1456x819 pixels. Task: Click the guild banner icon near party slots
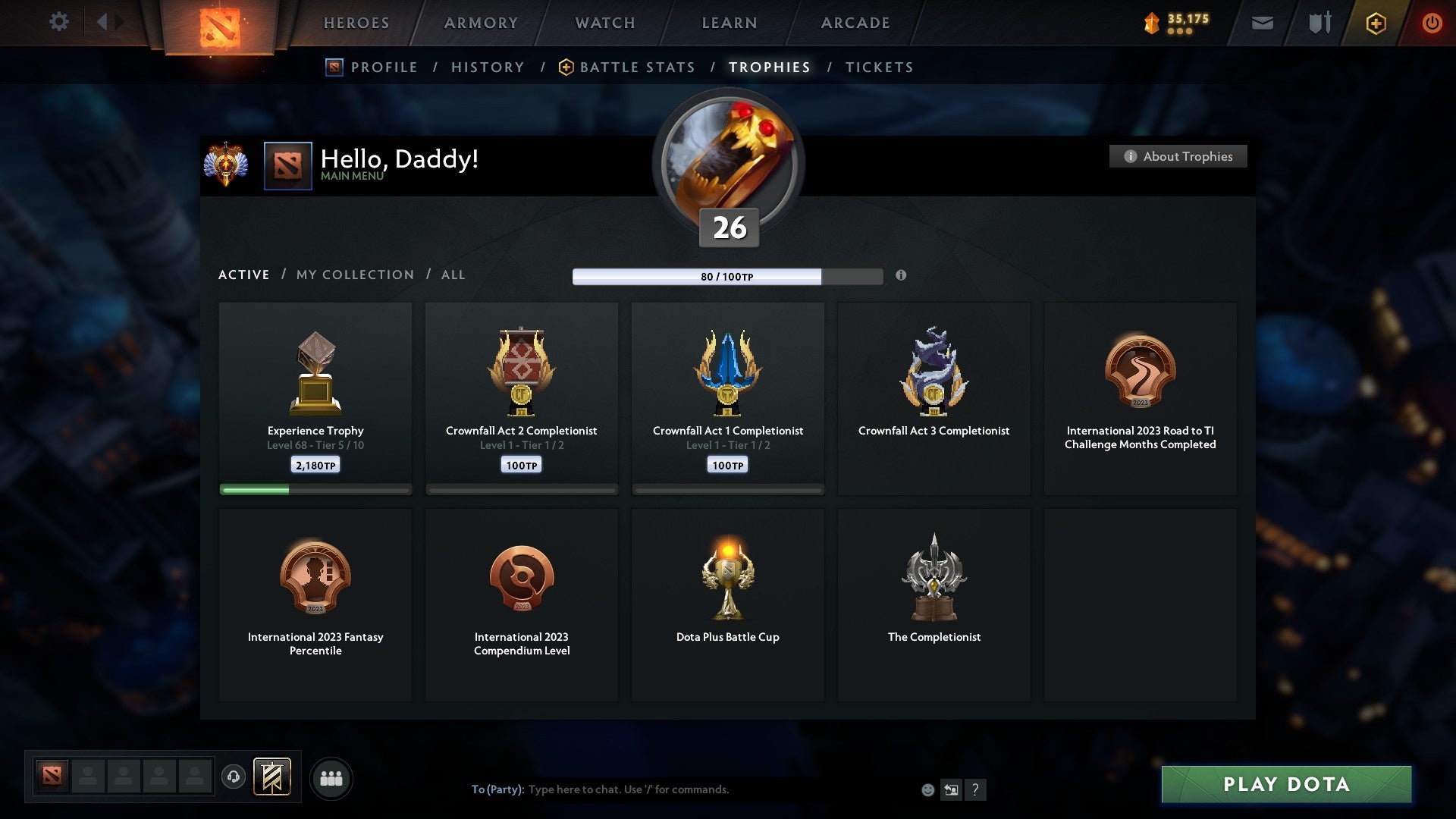273,777
